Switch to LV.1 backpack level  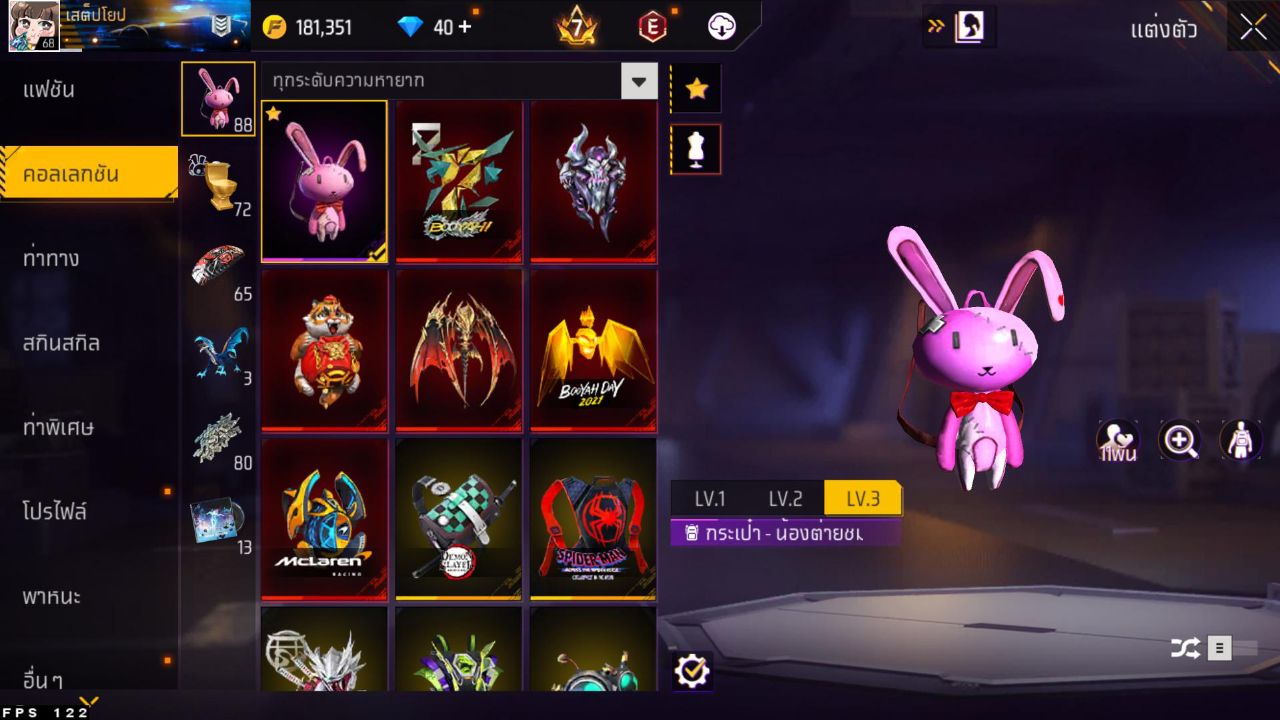click(710, 498)
